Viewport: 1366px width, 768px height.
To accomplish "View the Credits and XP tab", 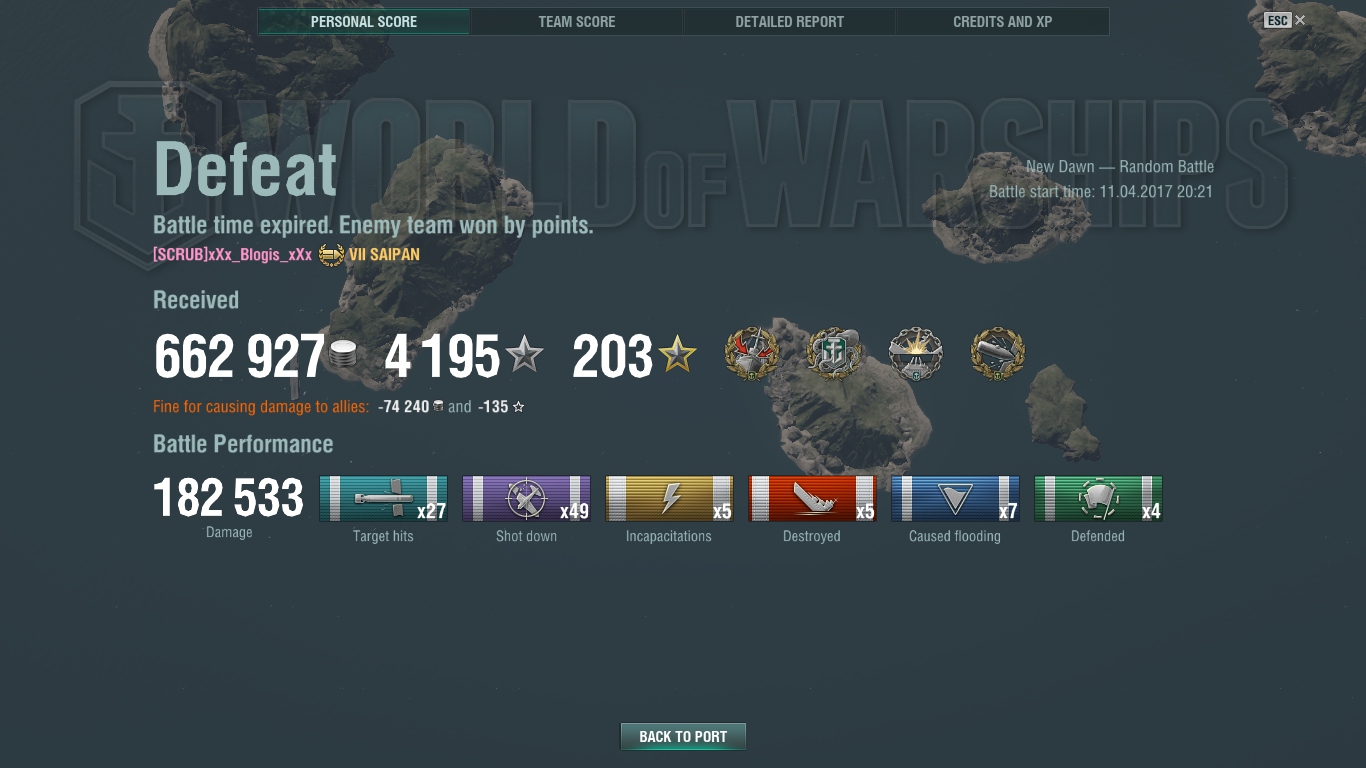I will (x=1002, y=21).
